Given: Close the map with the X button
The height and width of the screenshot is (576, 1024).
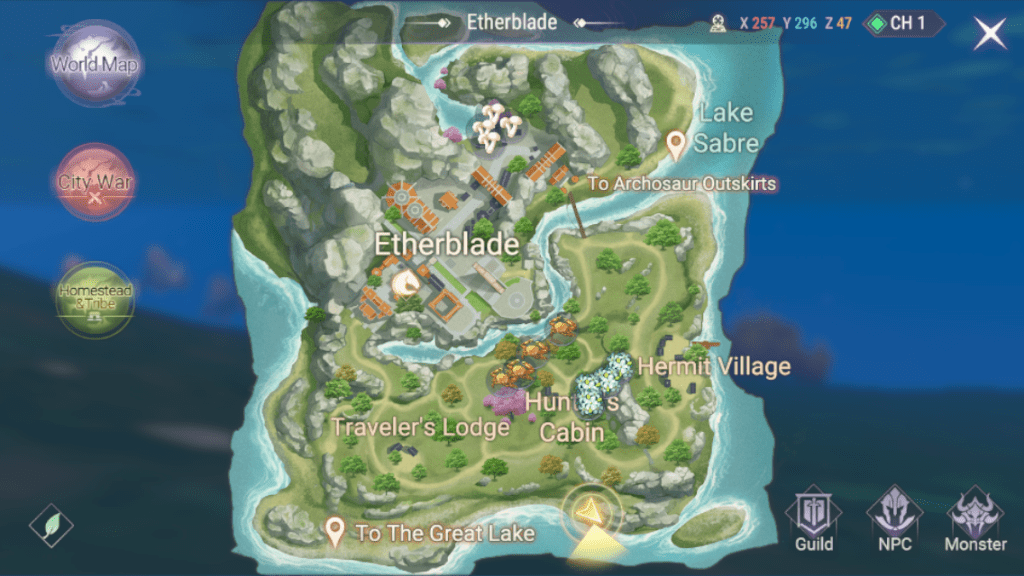Looking at the screenshot, I should point(990,33).
